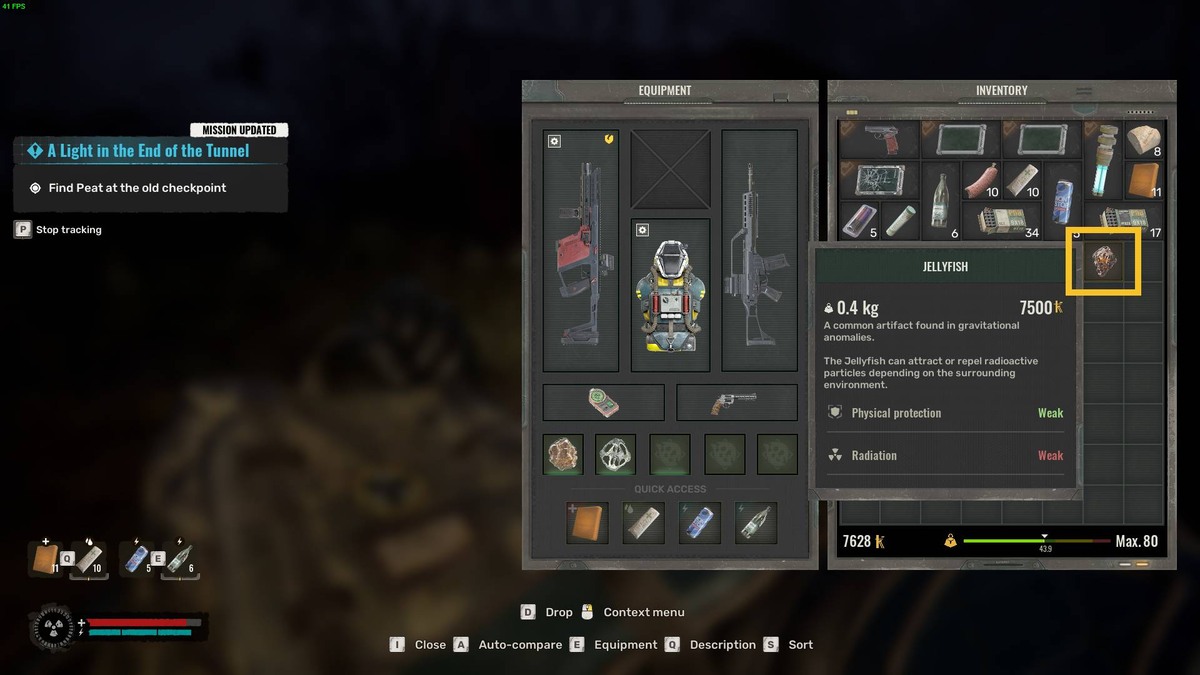Image resolution: width=1200 pixels, height=675 pixels.
Task: Select the equipped revolver sidearm slot
Action: [736, 402]
